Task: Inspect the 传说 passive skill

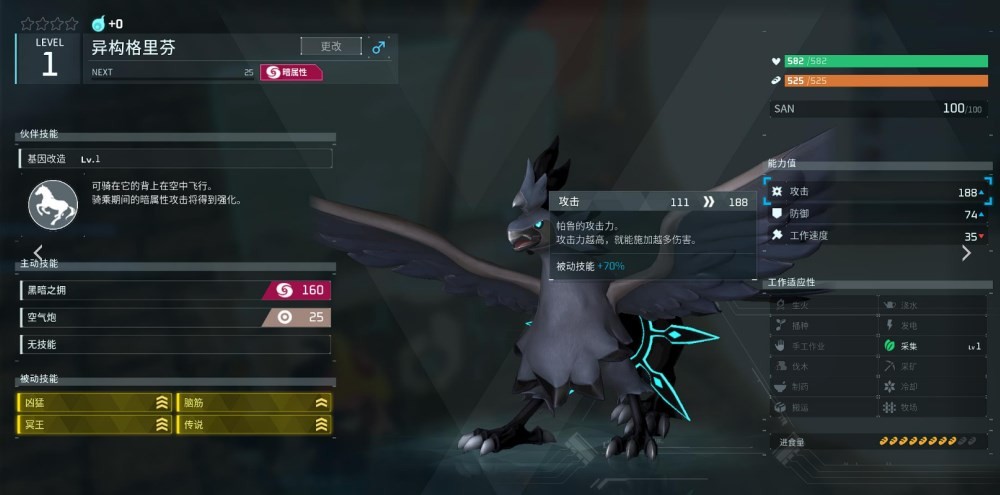Action: (254, 425)
